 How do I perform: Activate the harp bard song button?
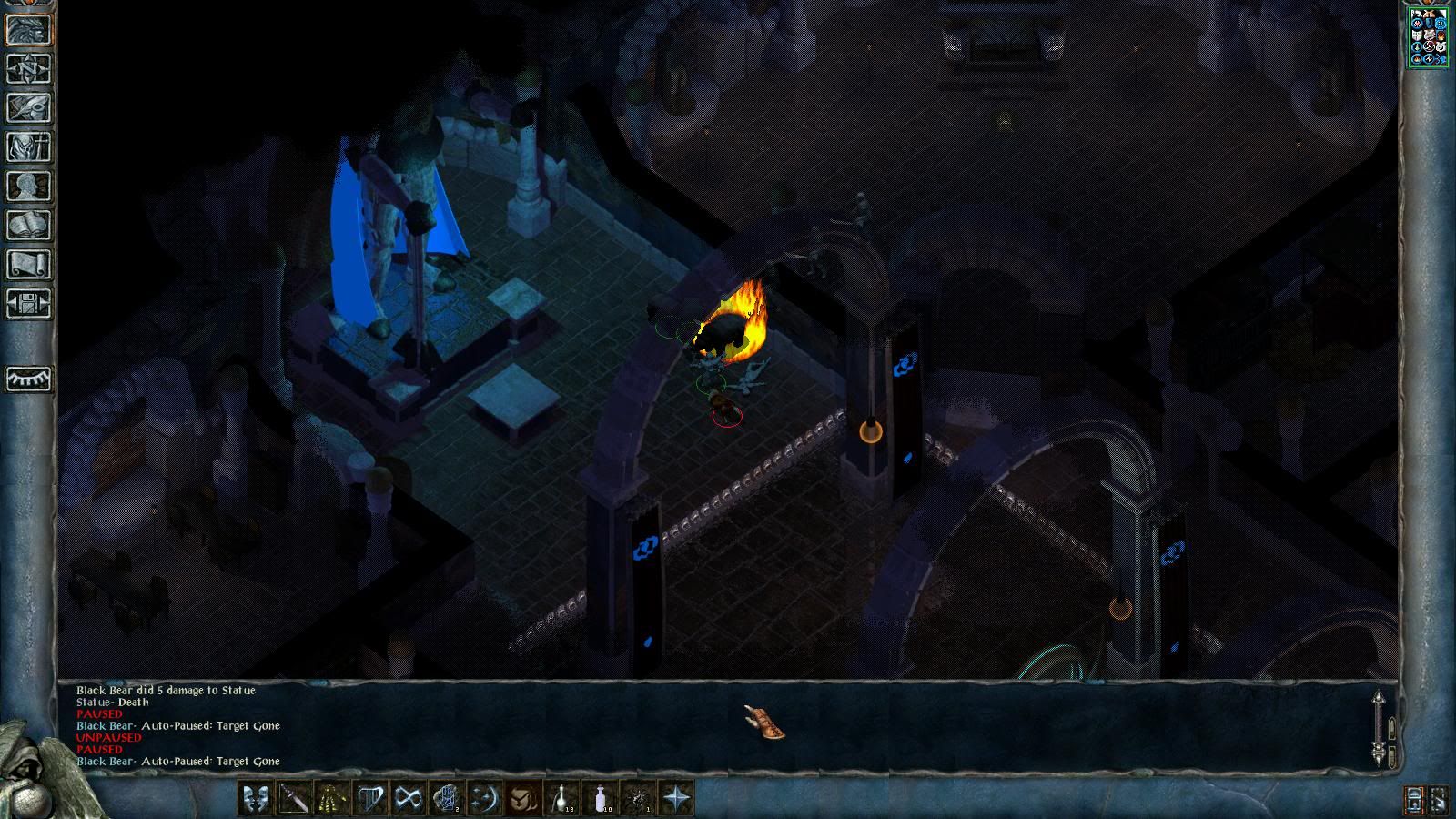[x=370, y=799]
